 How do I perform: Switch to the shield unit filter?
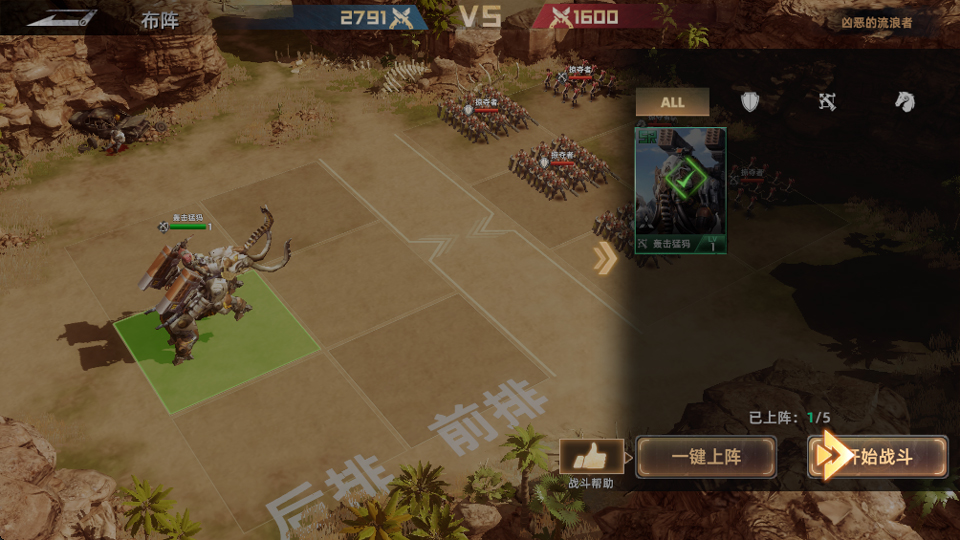pos(750,102)
